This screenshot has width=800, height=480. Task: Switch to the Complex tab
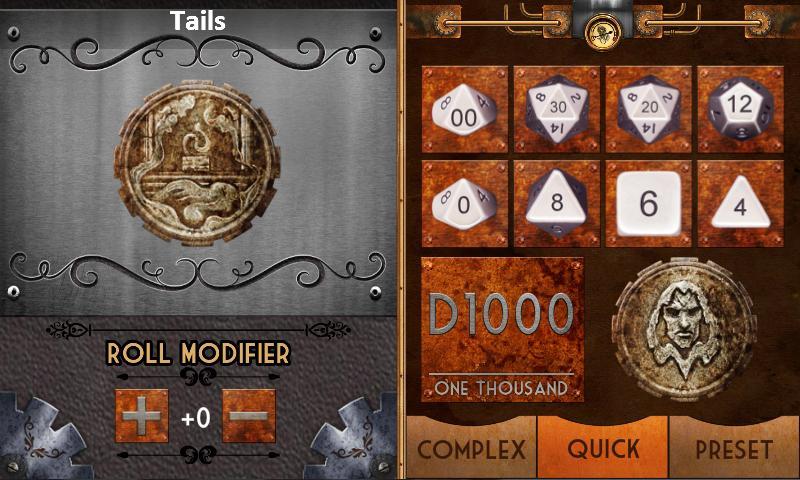471,449
